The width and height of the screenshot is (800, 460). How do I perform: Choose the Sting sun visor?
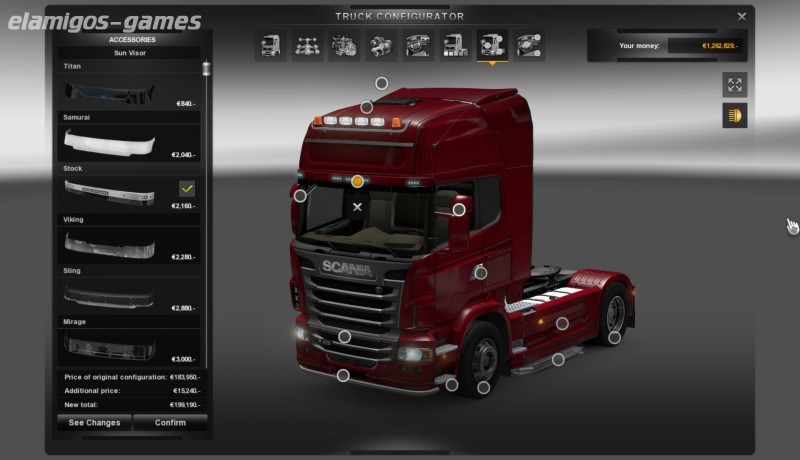128,295
